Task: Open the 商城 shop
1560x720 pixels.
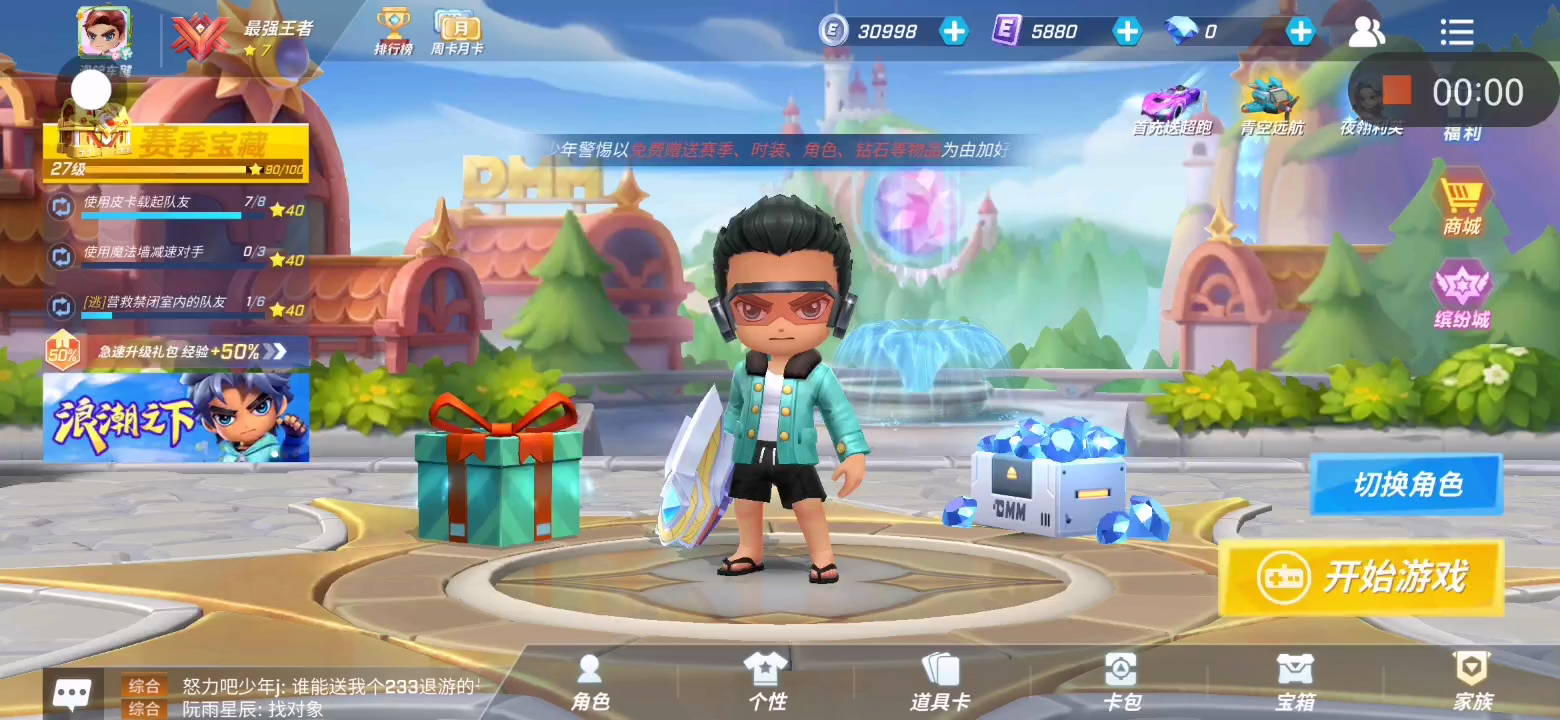Action: pyautogui.click(x=1461, y=205)
